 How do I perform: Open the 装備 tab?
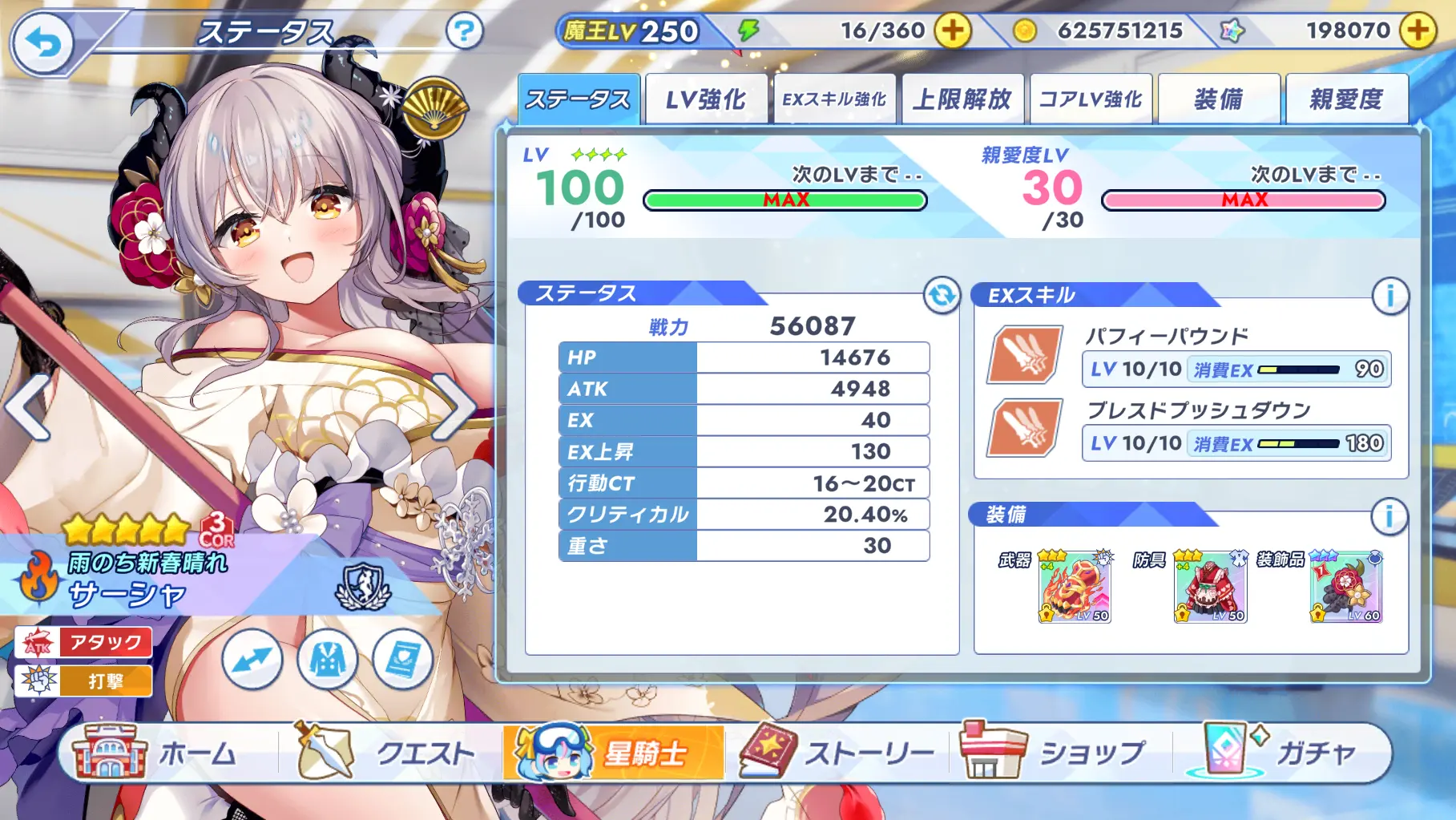coord(1219,99)
